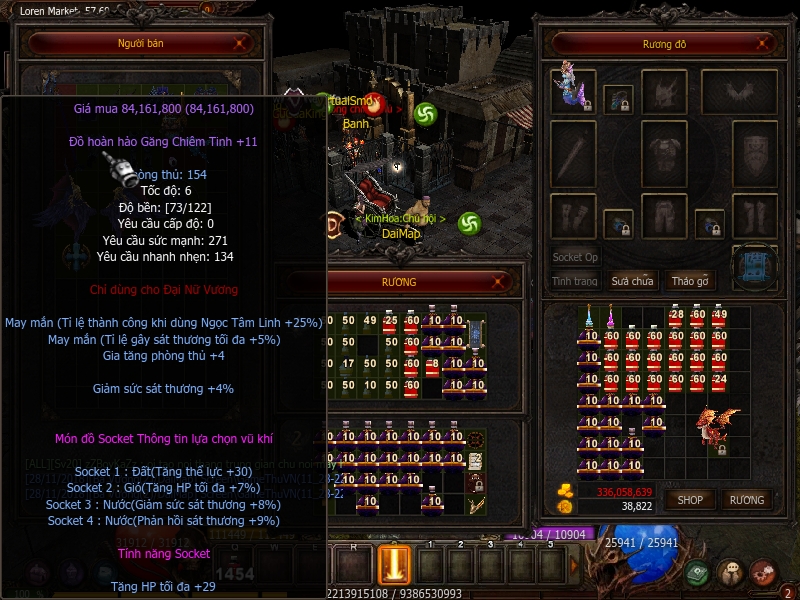Select the Sửa chữa repair button
800x600 pixels.
632,281
